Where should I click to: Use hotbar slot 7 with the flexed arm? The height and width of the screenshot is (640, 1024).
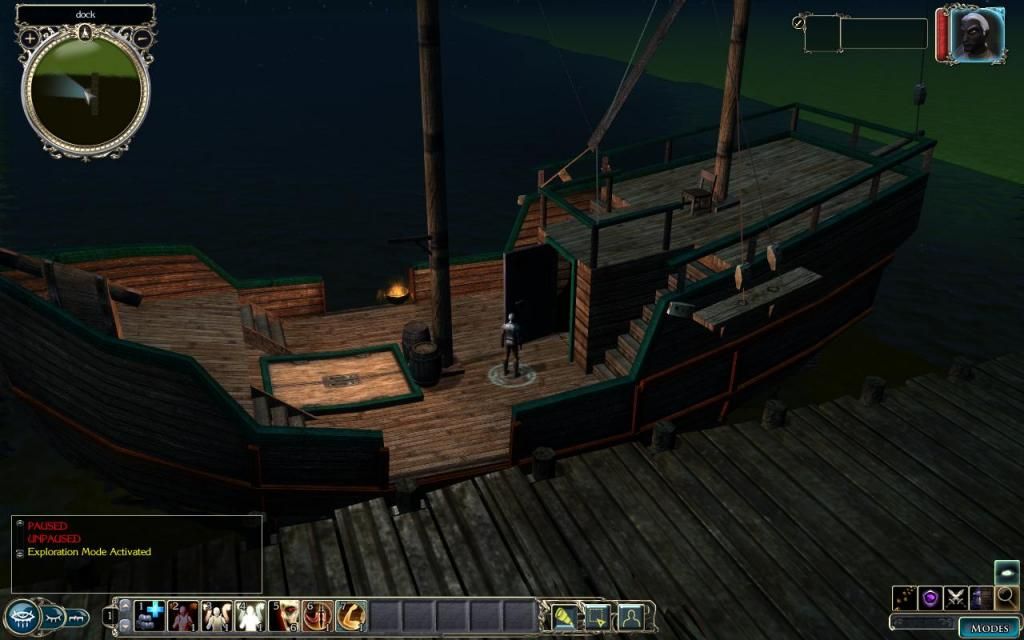click(x=351, y=615)
